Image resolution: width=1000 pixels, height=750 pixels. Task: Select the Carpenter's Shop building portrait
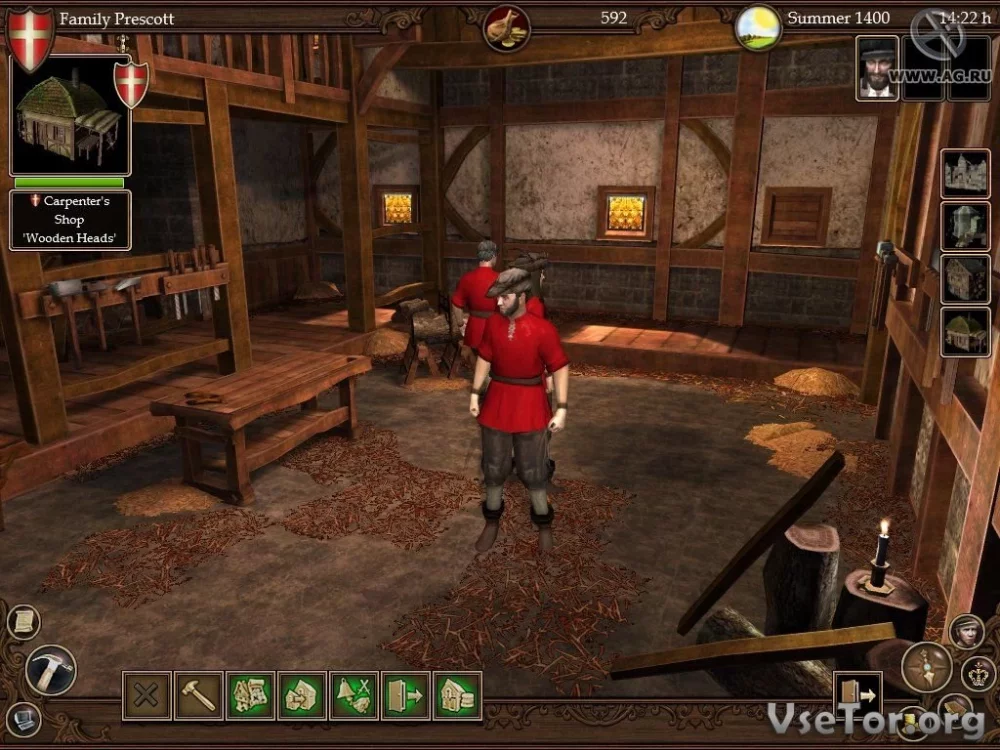coord(70,115)
